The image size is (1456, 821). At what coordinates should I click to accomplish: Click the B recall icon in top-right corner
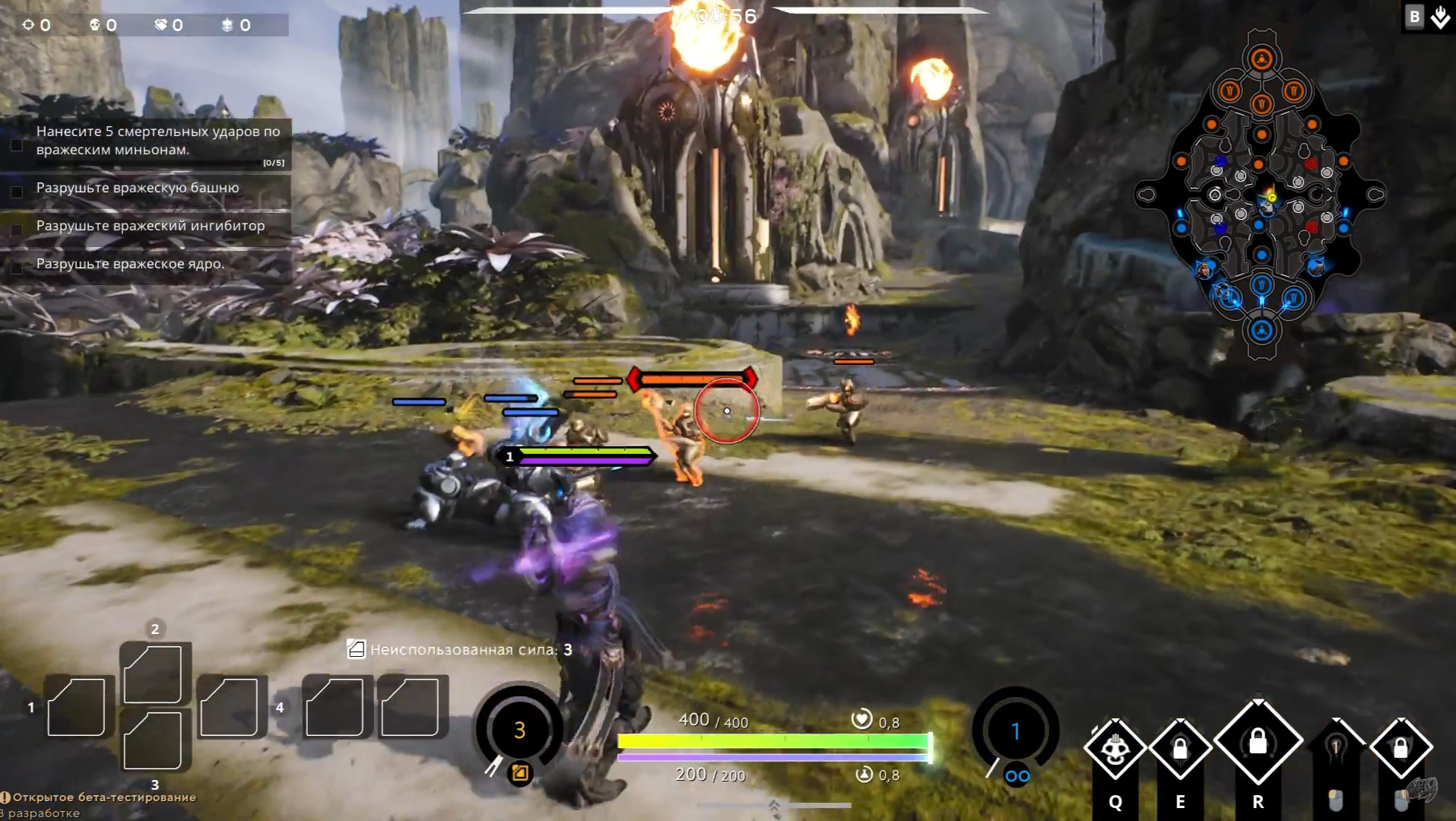[1414, 15]
